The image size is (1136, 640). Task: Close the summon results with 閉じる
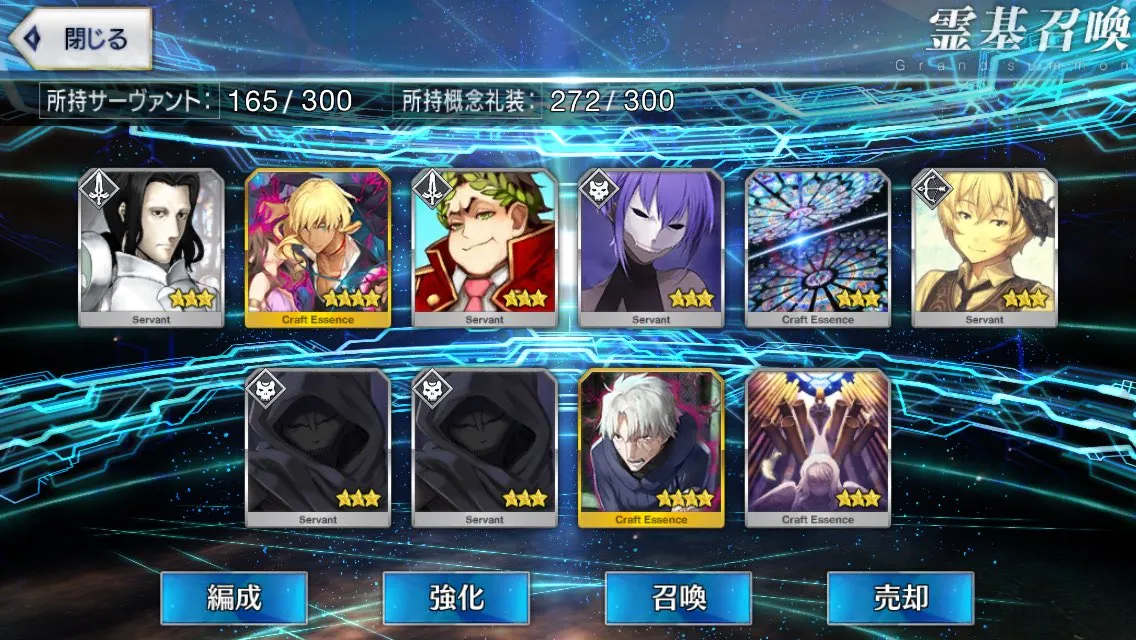pos(82,40)
